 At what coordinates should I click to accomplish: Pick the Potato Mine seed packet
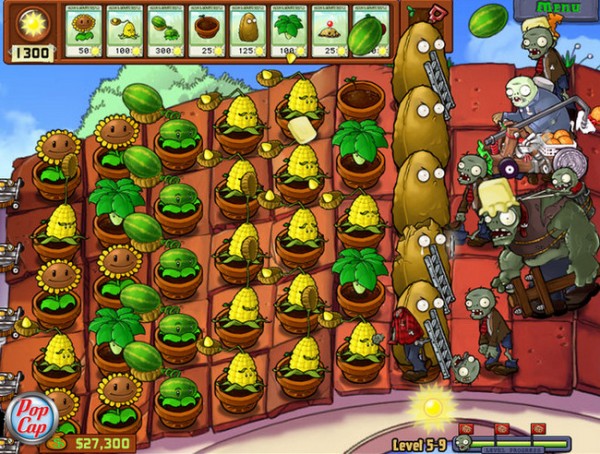331,30
